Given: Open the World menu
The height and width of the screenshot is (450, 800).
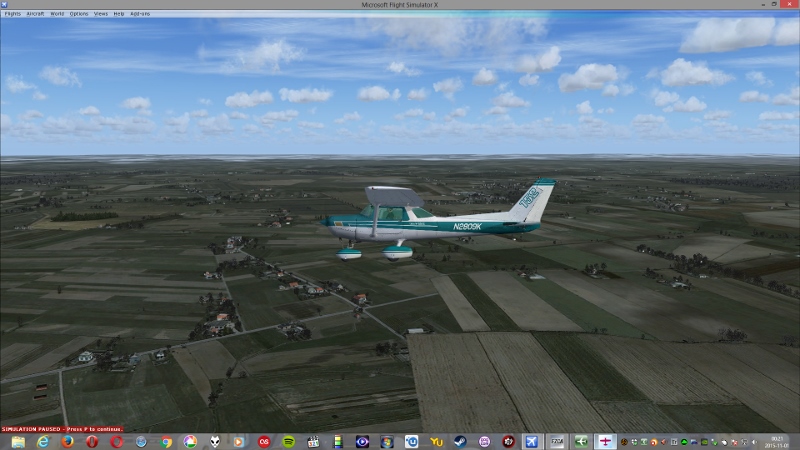Looking at the screenshot, I should click(x=57, y=14).
